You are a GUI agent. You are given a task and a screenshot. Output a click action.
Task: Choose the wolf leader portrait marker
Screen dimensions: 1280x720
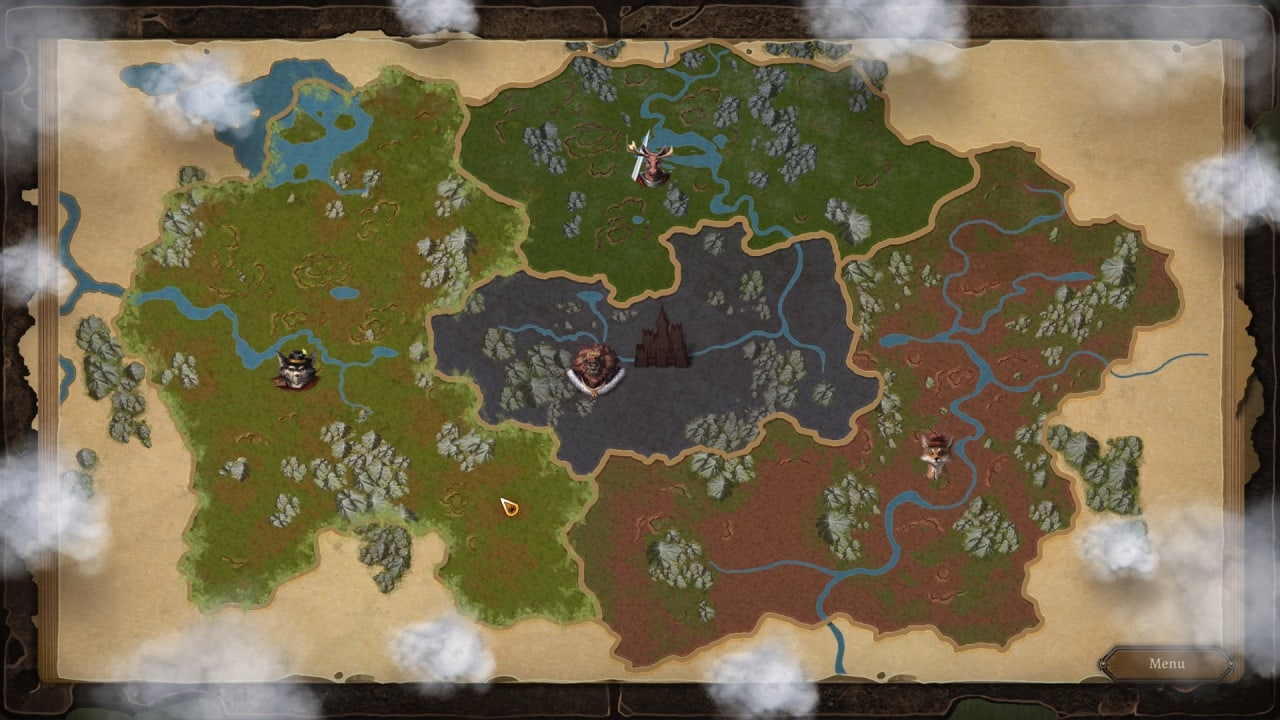(296, 370)
